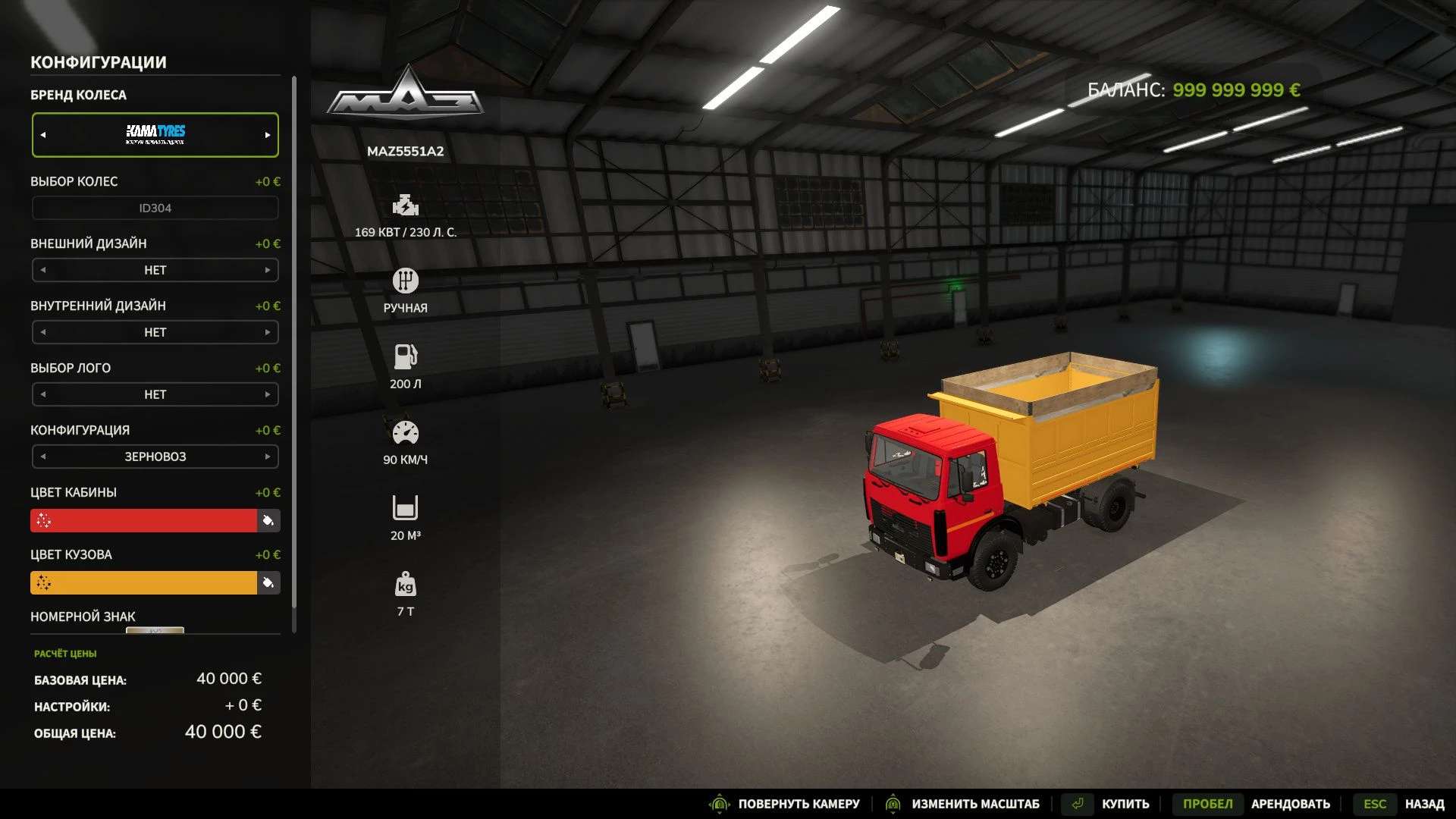
Task: Open body color picker paint bucket
Action: point(268,582)
